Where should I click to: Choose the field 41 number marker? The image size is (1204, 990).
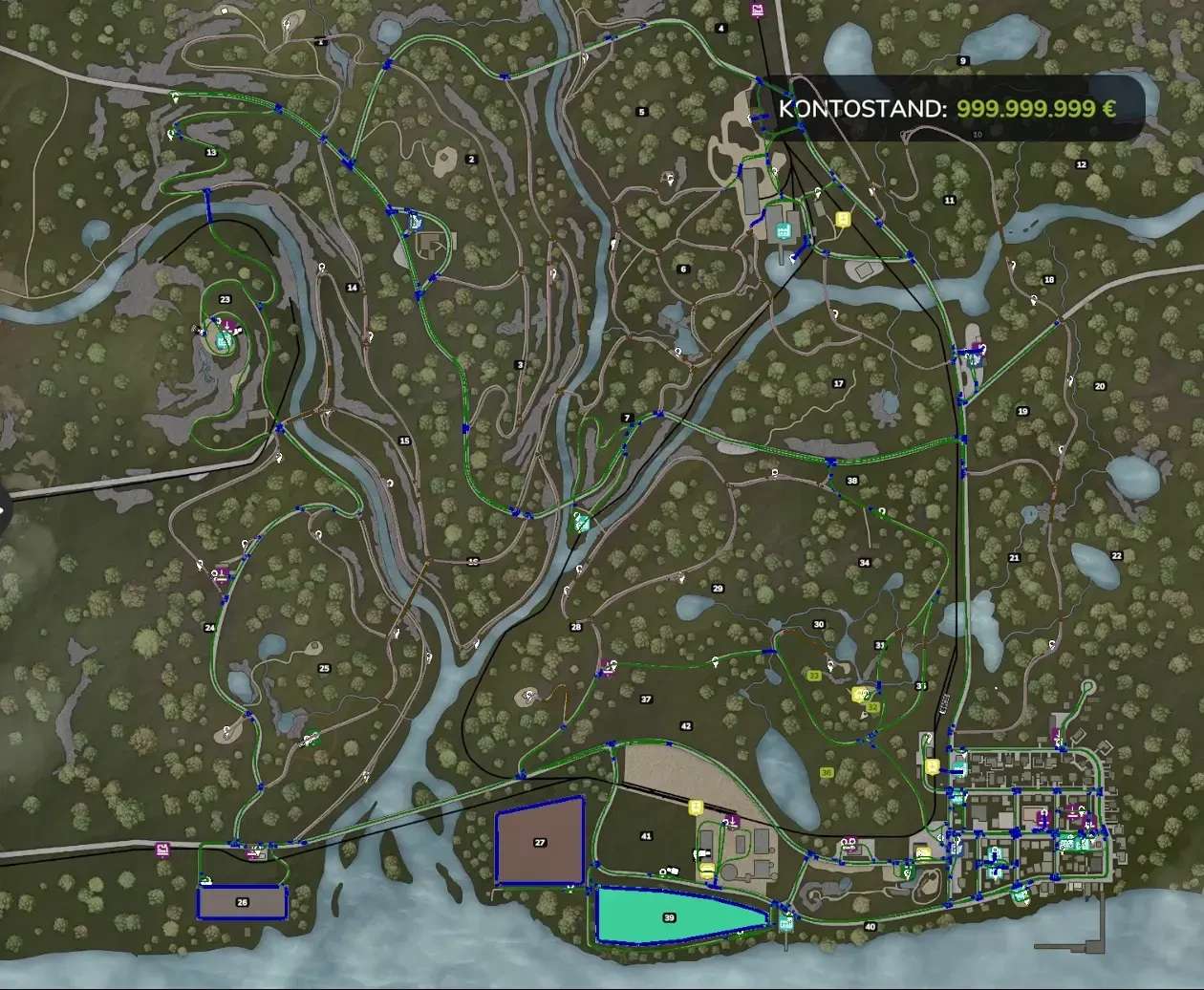(646, 836)
